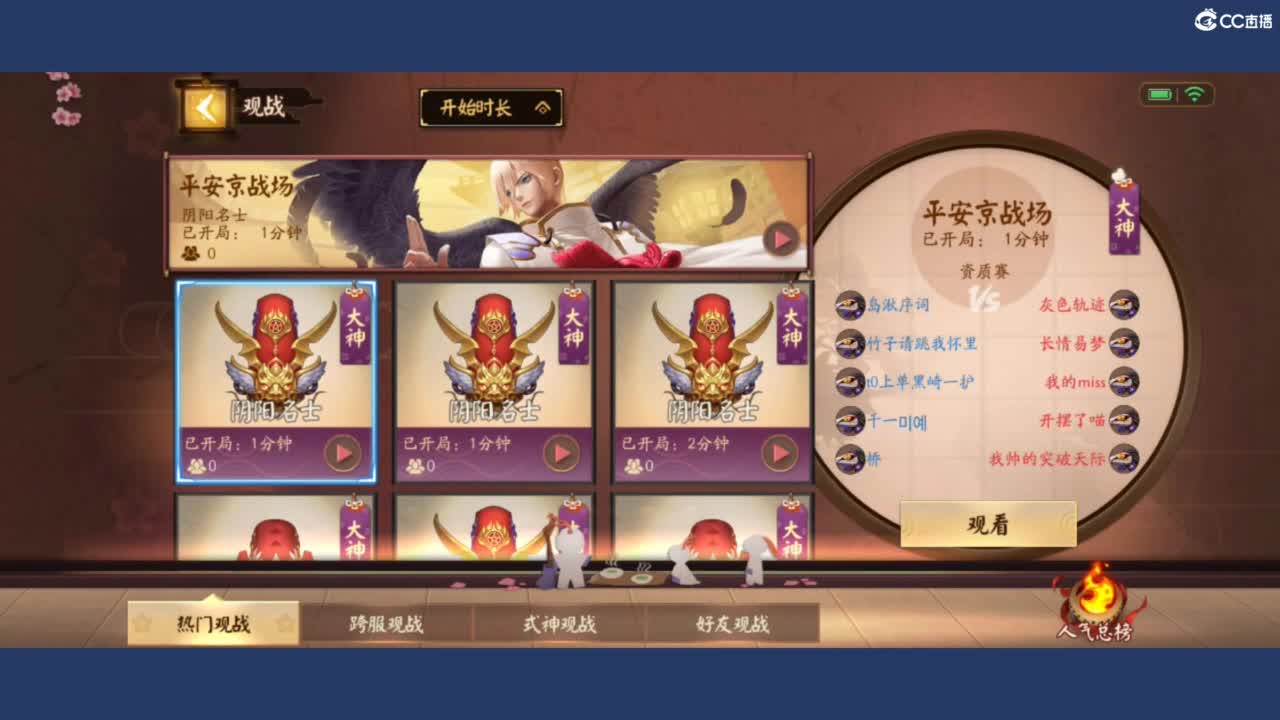Click the Wi-Fi status icon
Image resolution: width=1280 pixels, height=720 pixels.
[1197, 92]
